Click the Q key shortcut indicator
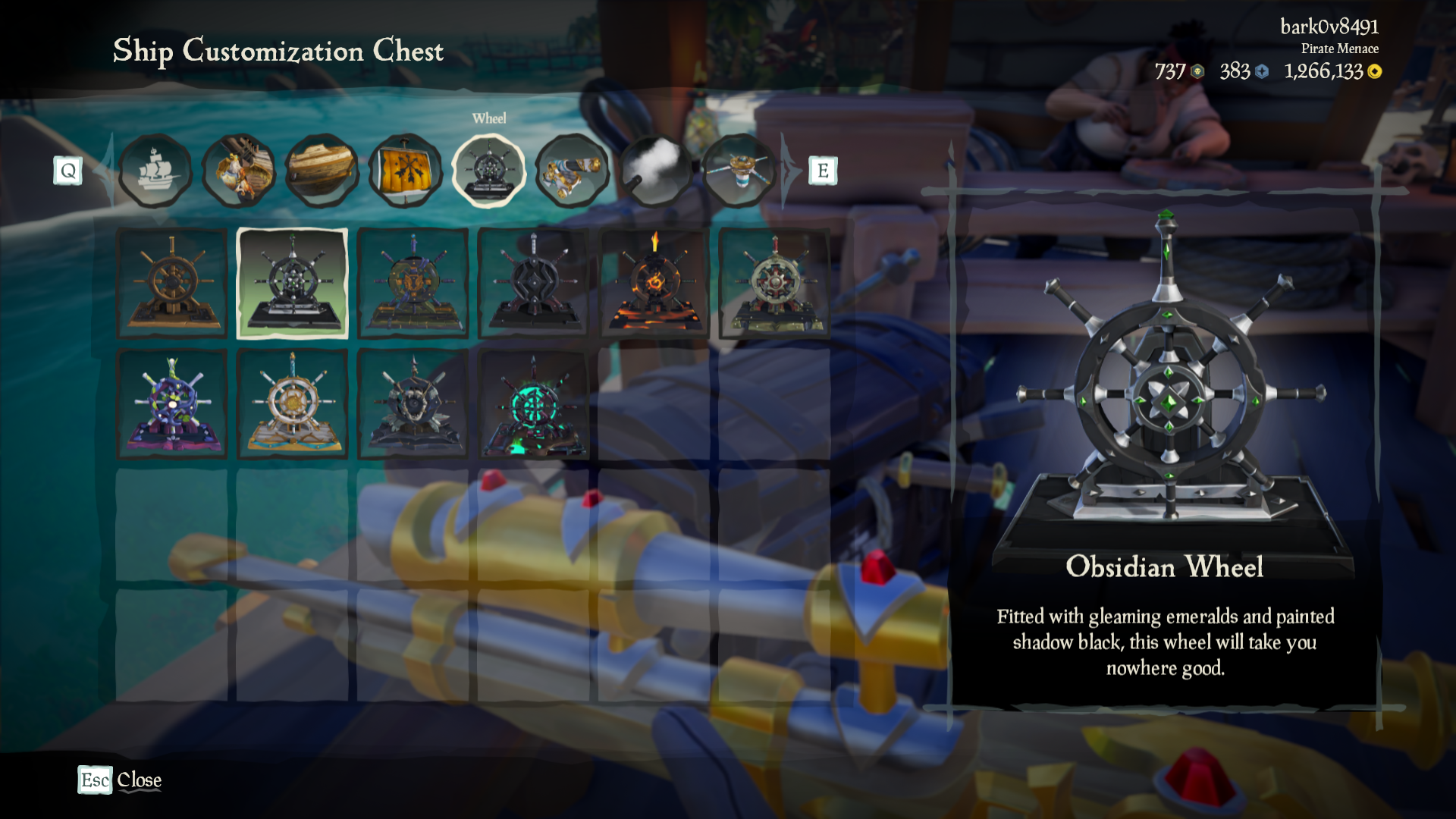The image size is (1456, 819). (x=69, y=171)
